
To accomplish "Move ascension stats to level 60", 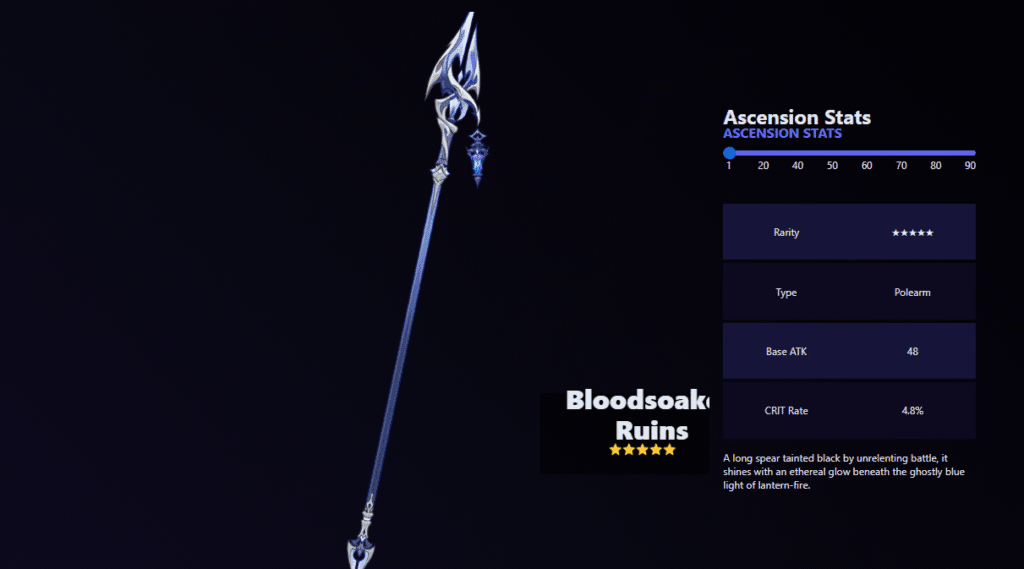I will (867, 153).
